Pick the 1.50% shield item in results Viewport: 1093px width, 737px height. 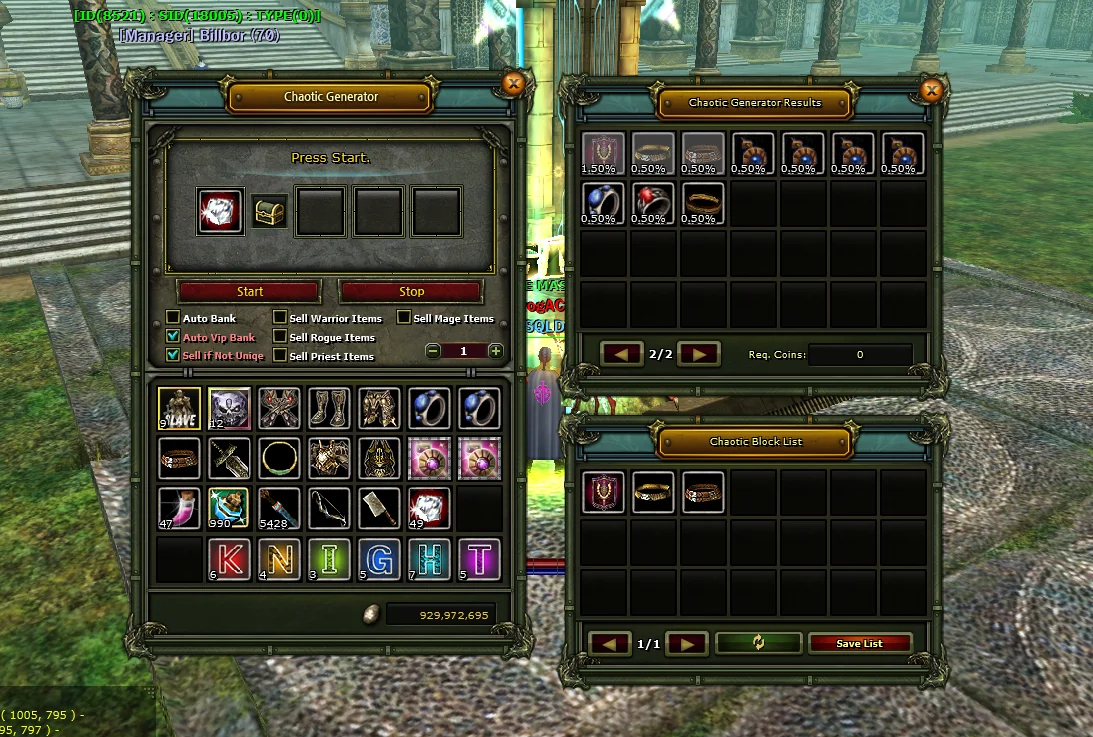tap(603, 154)
